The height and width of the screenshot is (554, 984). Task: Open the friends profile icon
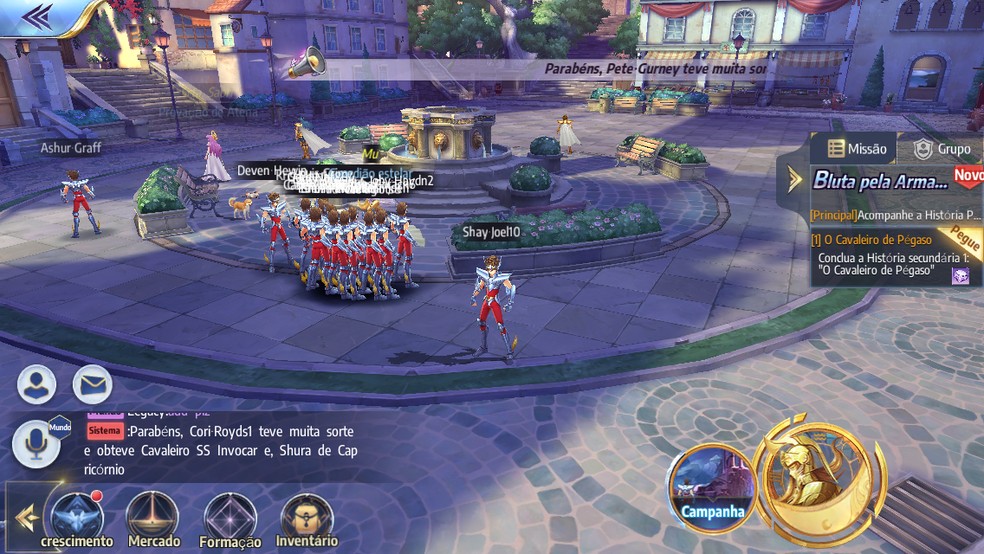point(36,384)
